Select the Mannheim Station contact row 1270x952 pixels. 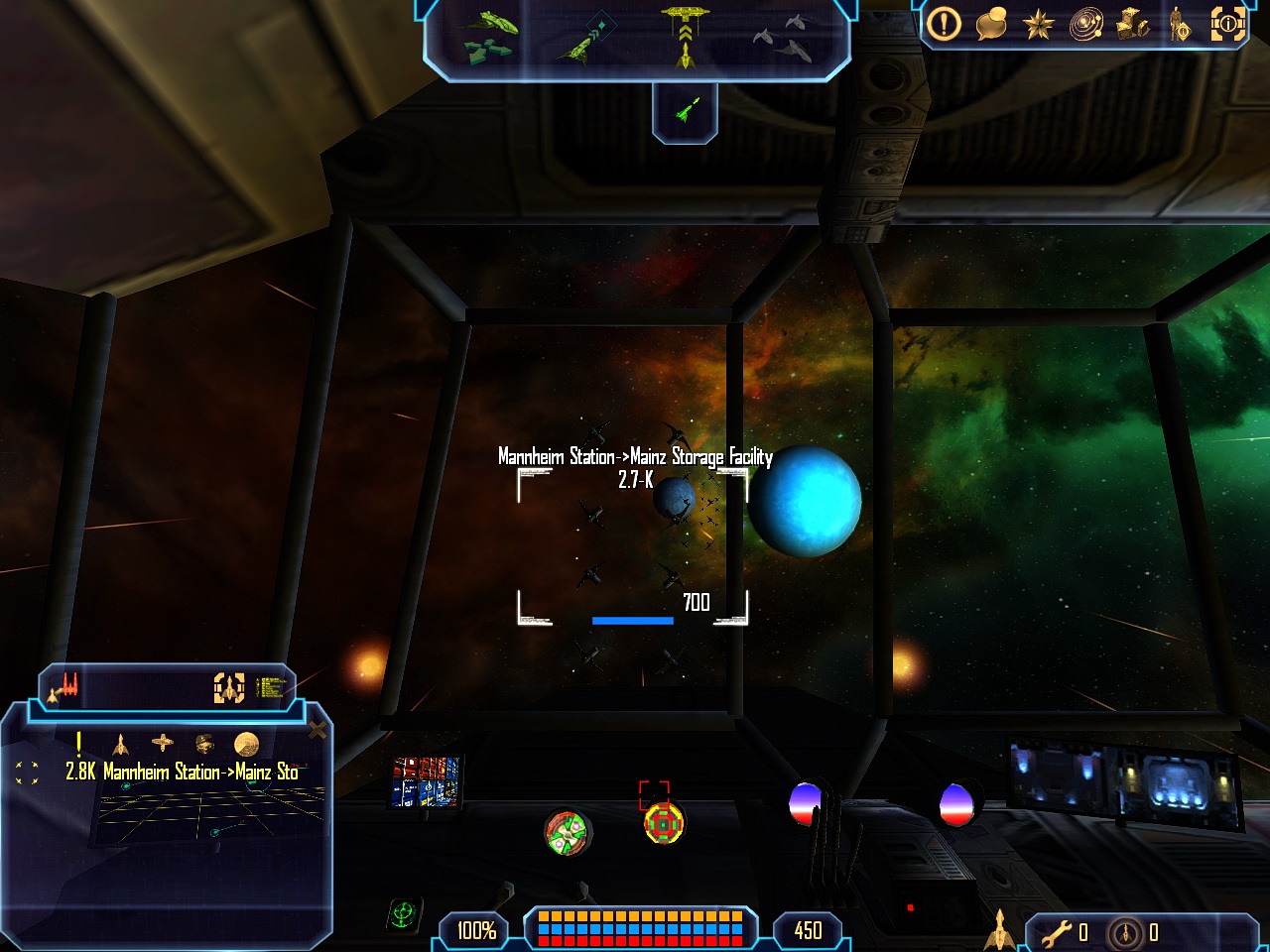pos(182,772)
